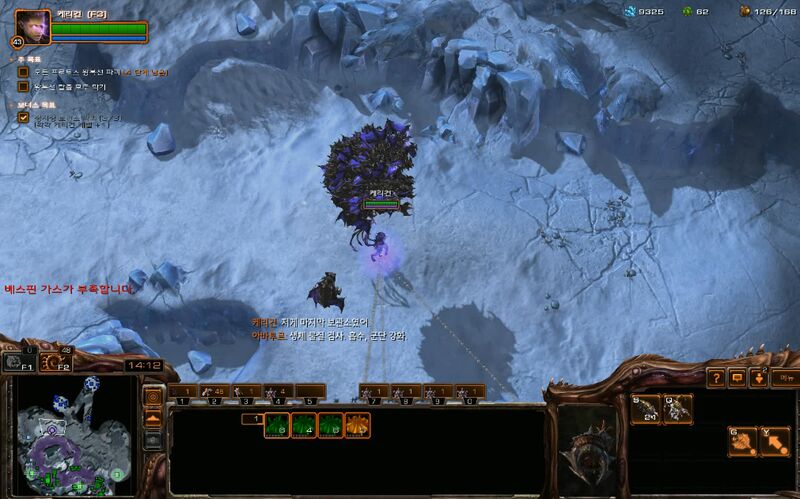This screenshot has height=499, width=800.
Task: Select all army units F2 button
Action: (53, 361)
